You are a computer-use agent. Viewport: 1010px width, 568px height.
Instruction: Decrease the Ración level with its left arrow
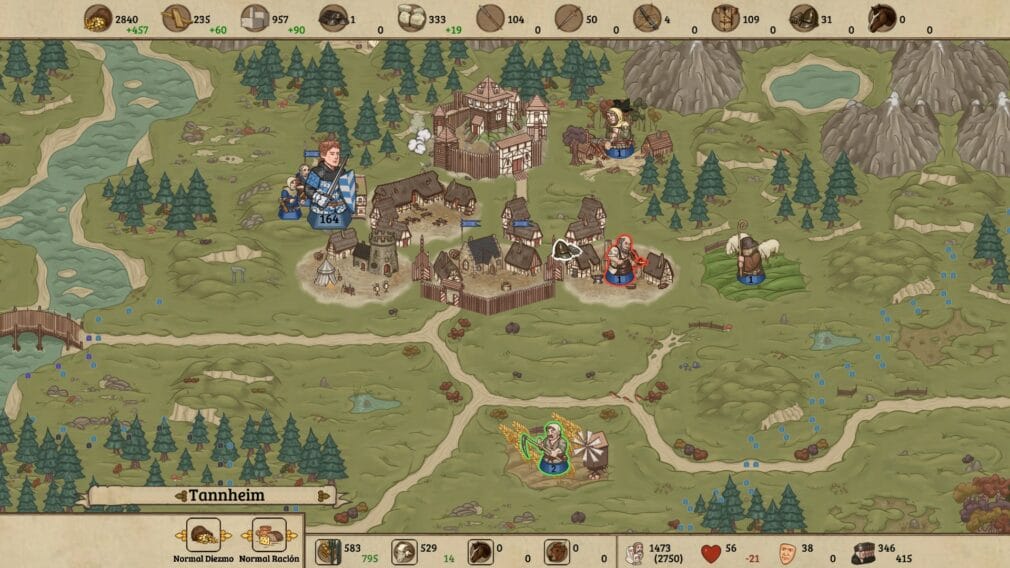coord(249,535)
